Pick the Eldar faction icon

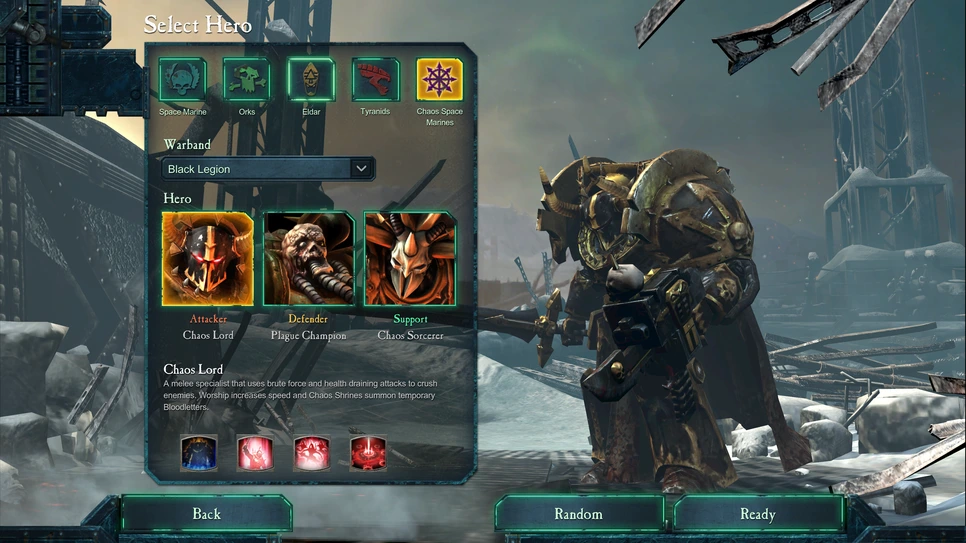pyautogui.click(x=311, y=80)
